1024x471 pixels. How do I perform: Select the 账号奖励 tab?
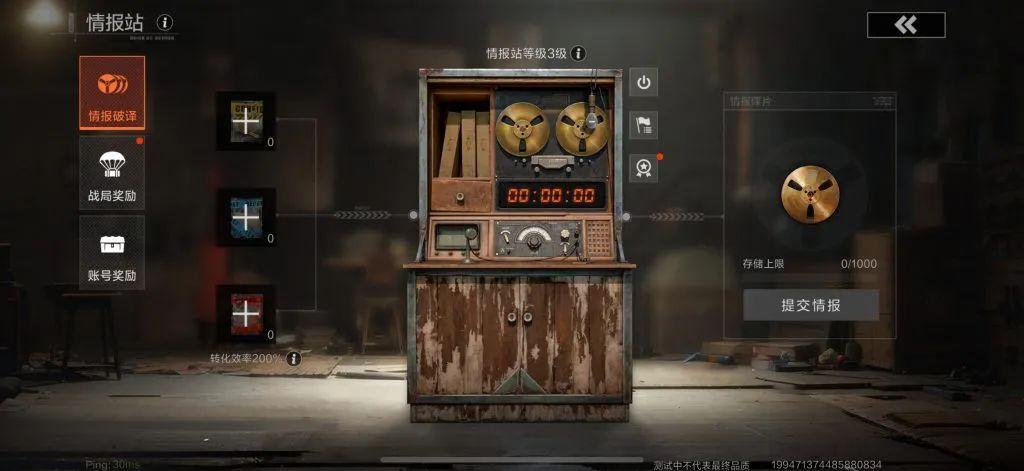(x=112, y=252)
